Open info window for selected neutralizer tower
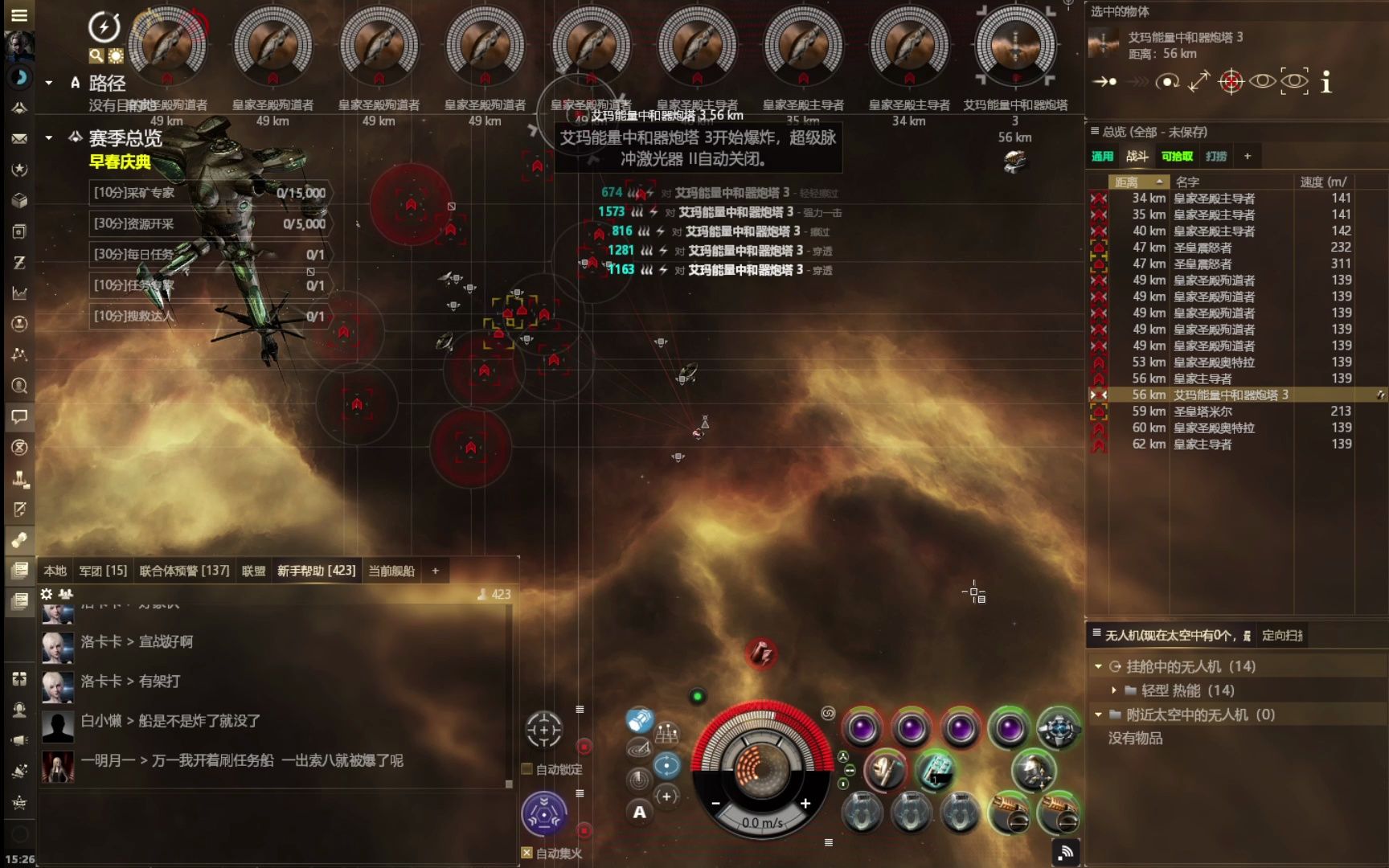This screenshot has height=868, width=1389. pos(1326,82)
